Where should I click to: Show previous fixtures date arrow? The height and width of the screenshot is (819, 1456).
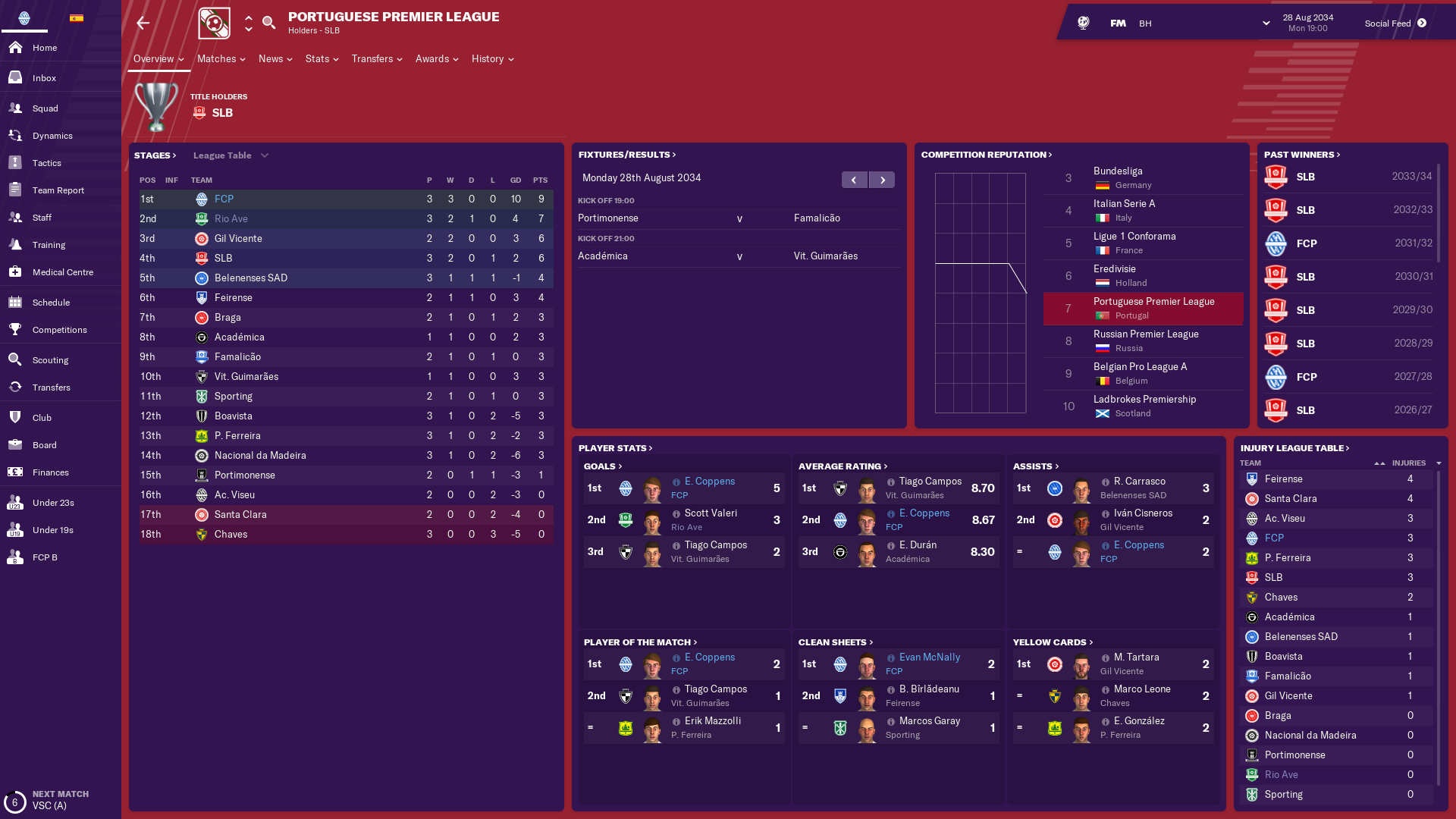[854, 180]
